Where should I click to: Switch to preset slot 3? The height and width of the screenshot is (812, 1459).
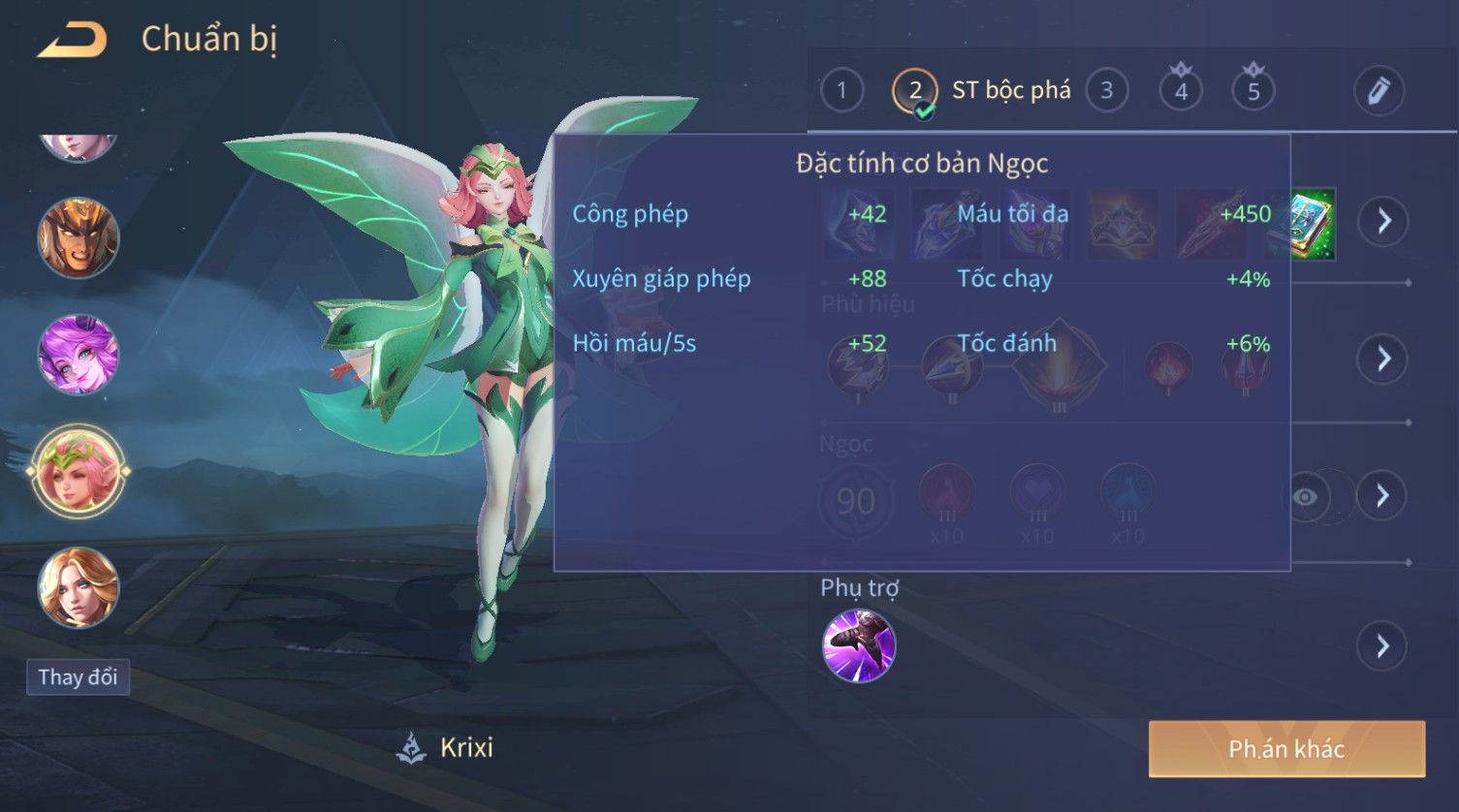point(1106,91)
